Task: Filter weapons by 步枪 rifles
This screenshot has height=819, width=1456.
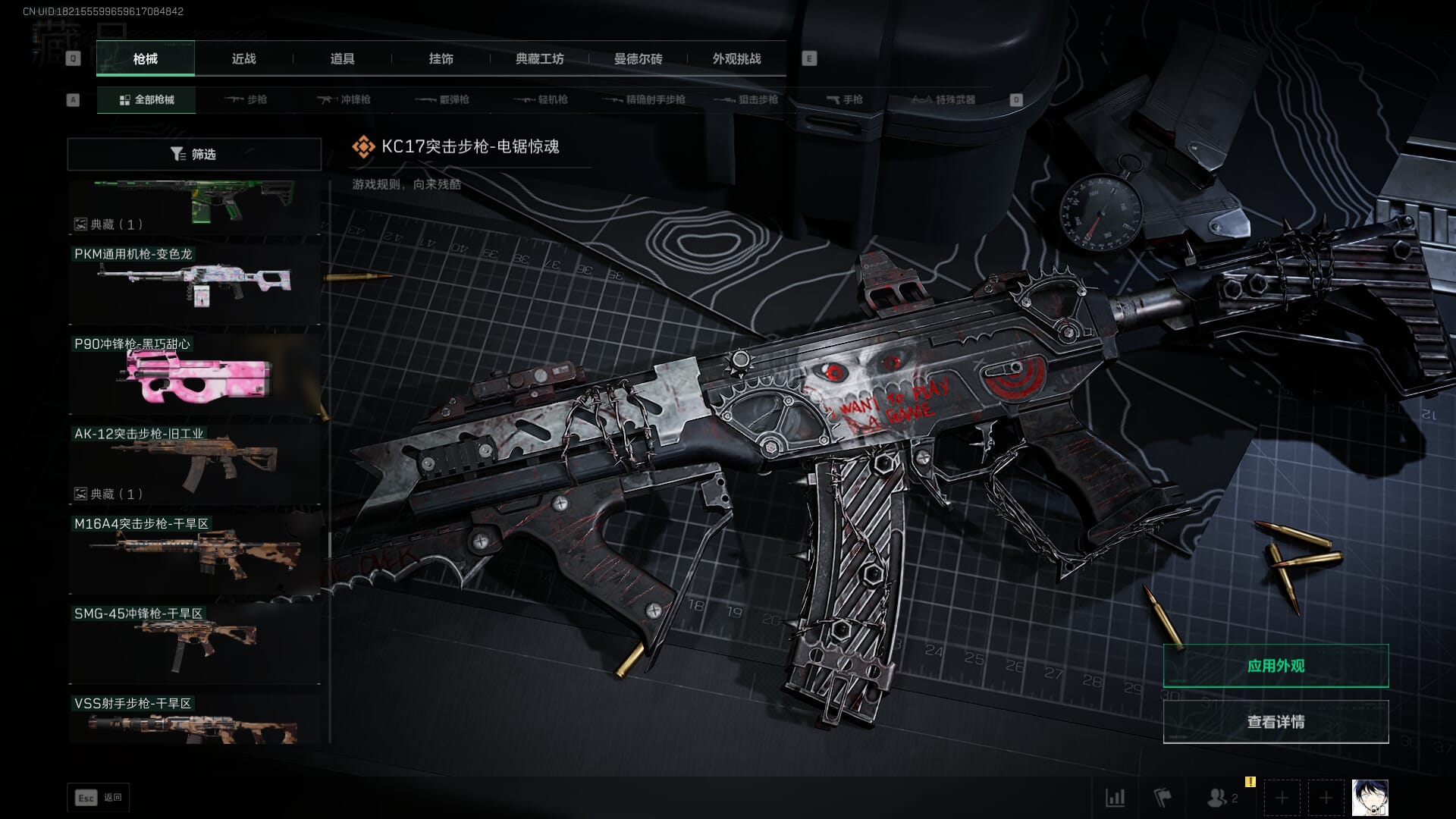Action: [x=246, y=99]
